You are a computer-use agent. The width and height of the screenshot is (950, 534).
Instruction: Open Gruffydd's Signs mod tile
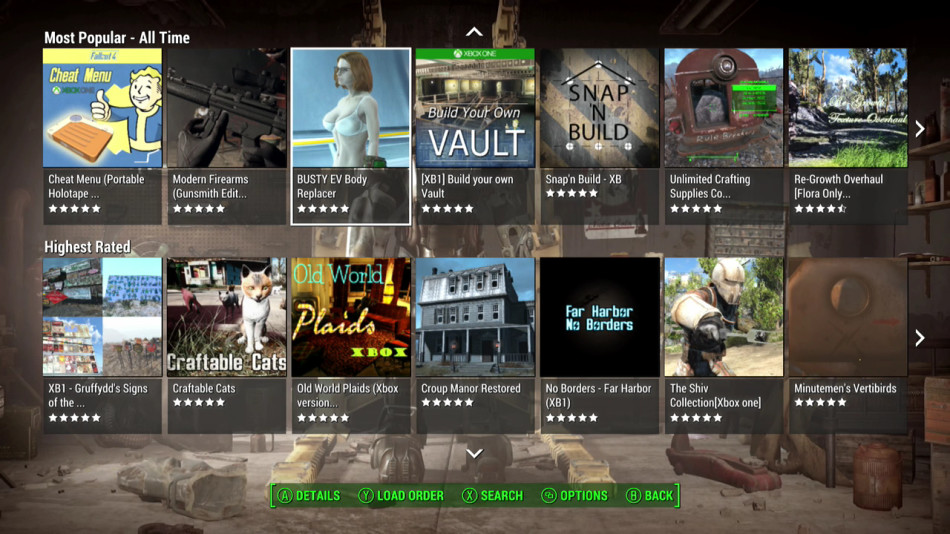point(102,344)
